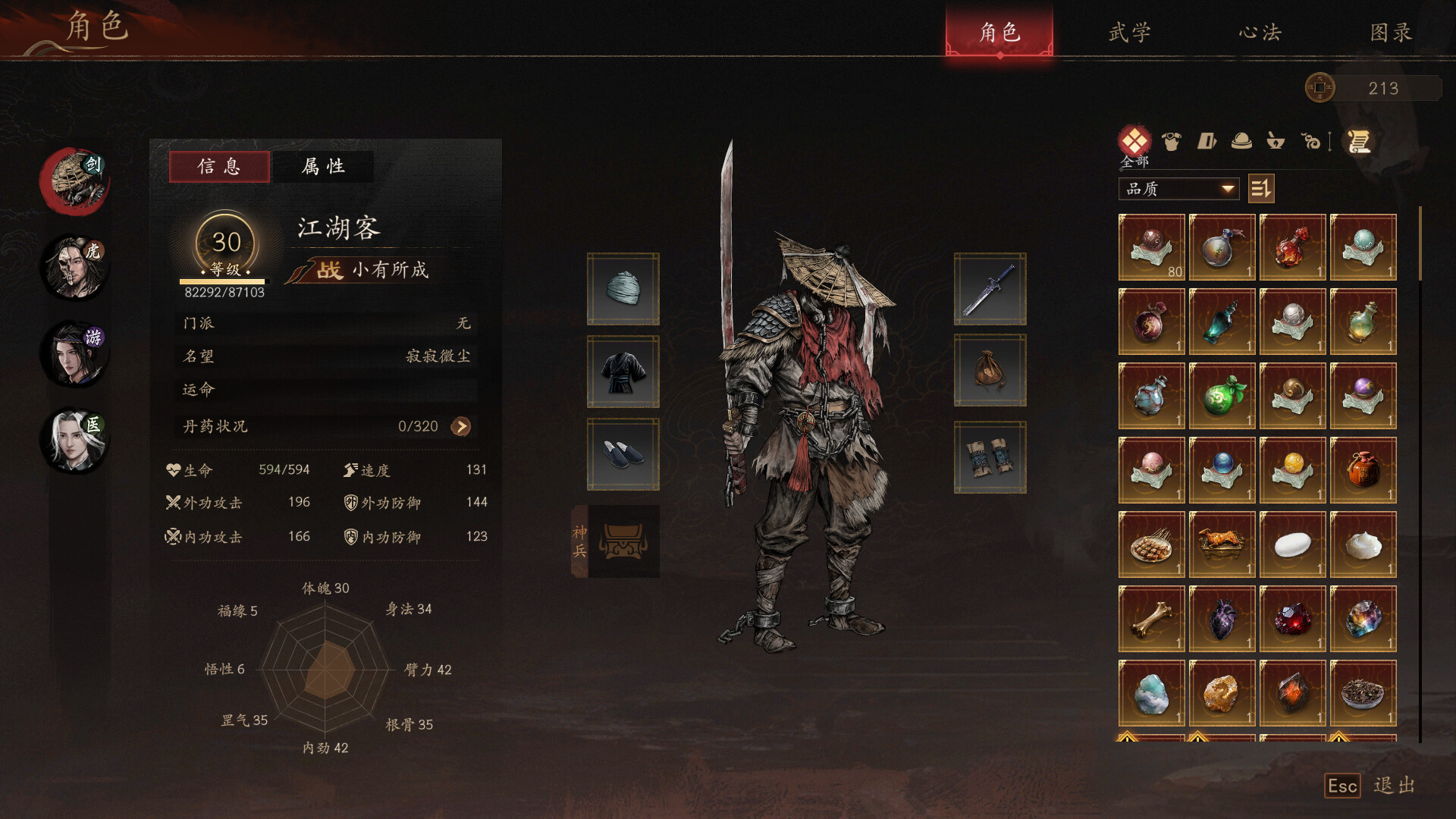
Task: Choose the white-haired 医 portrait
Action: 75,441
